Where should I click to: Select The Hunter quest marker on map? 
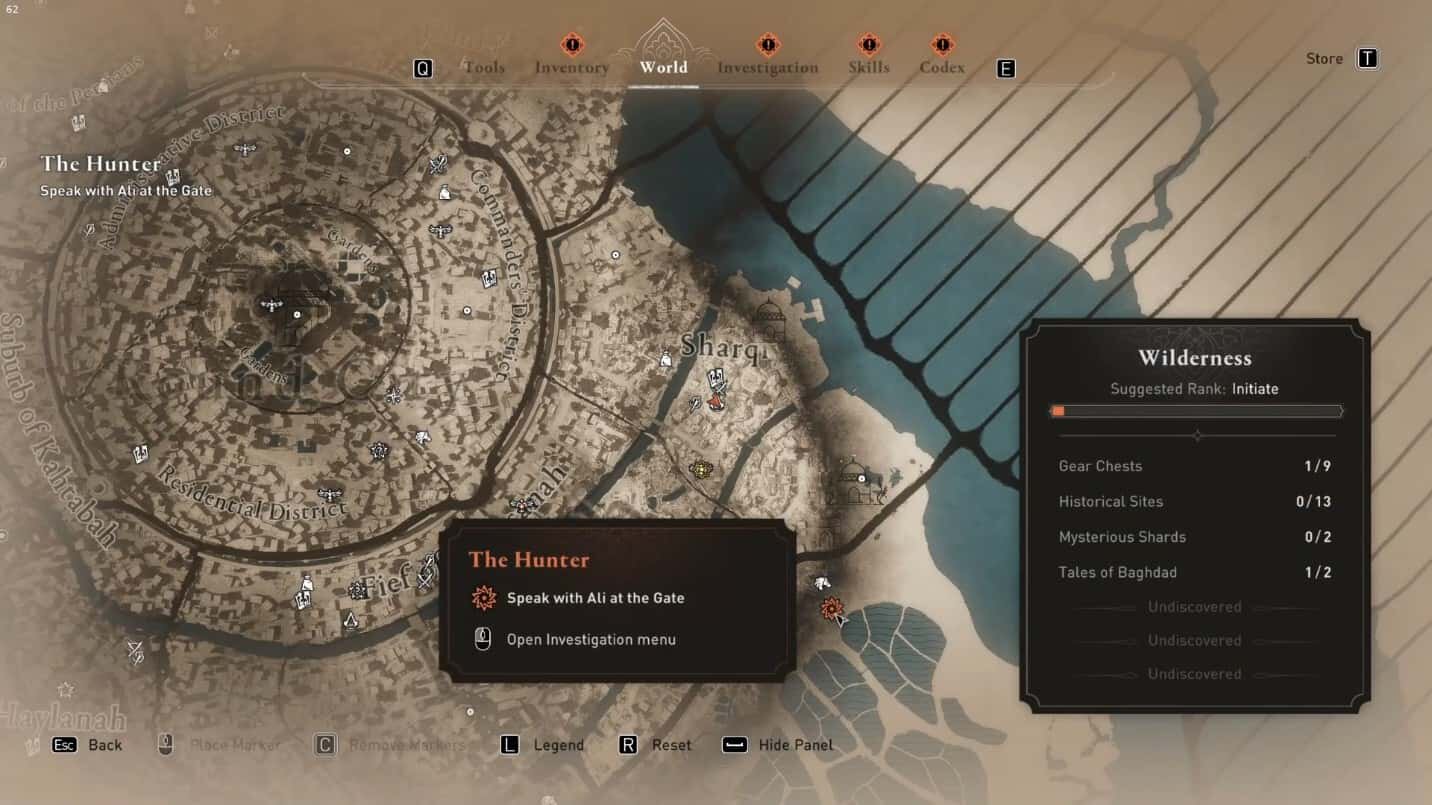tap(830, 607)
